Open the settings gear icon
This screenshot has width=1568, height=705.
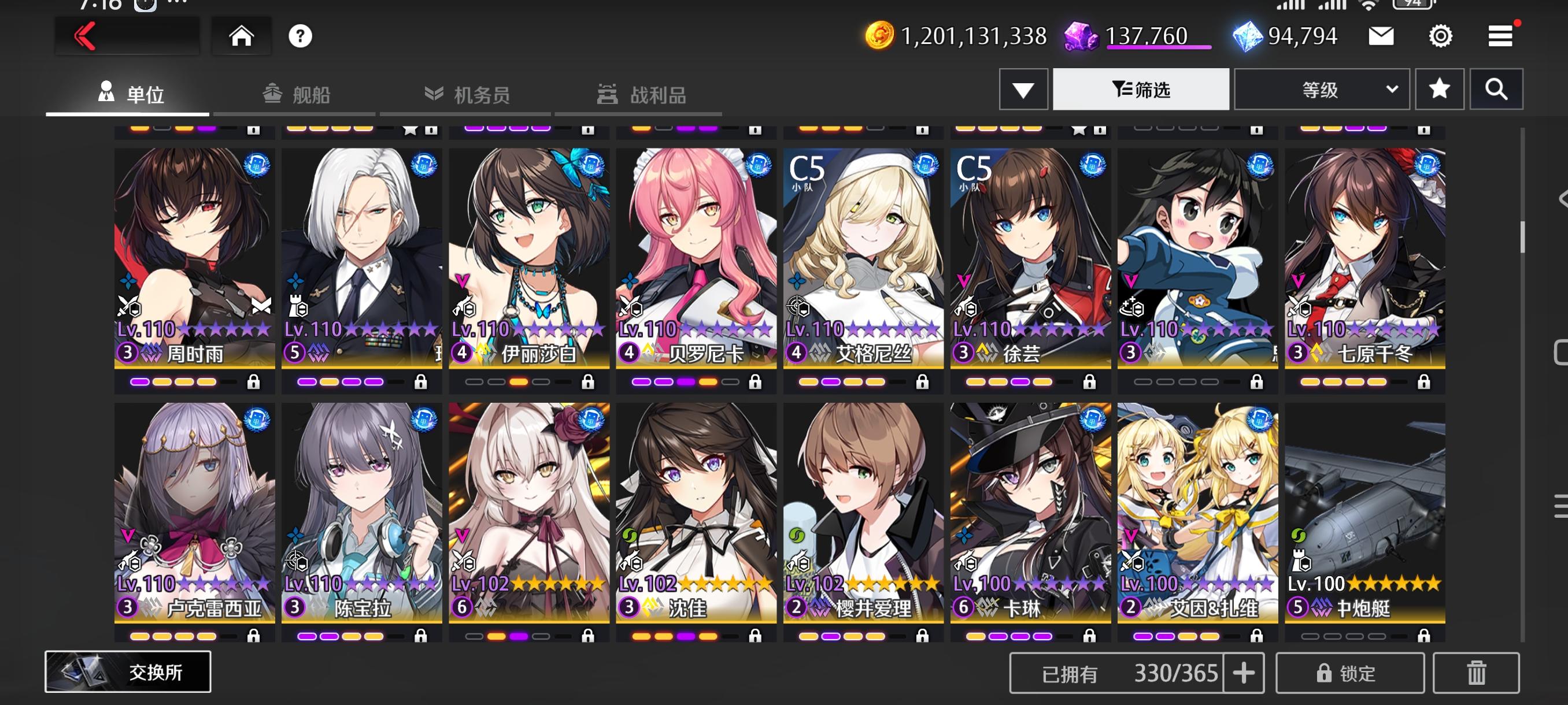[1440, 36]
